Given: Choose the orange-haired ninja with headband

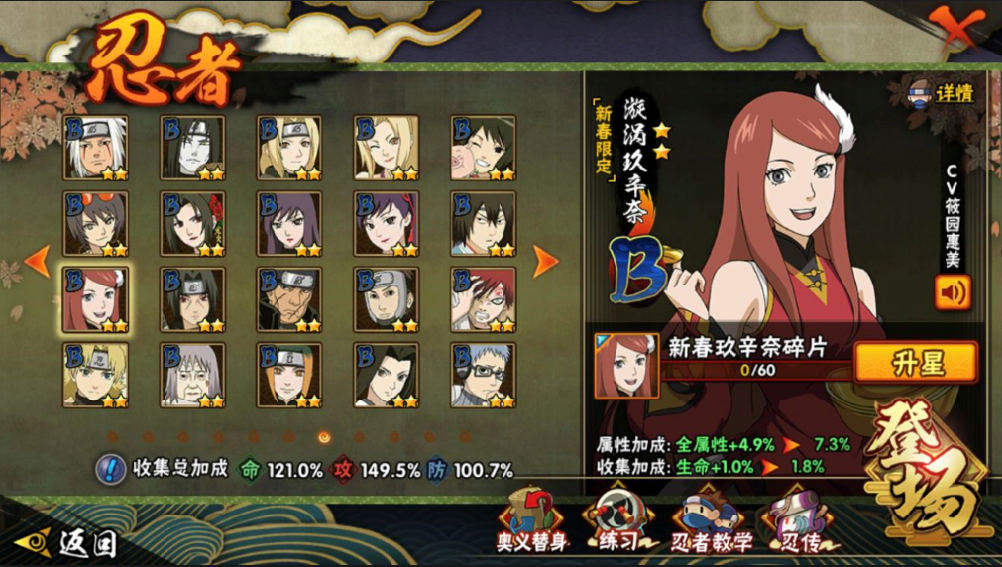Looking at the screenshot, I should 289,375.
